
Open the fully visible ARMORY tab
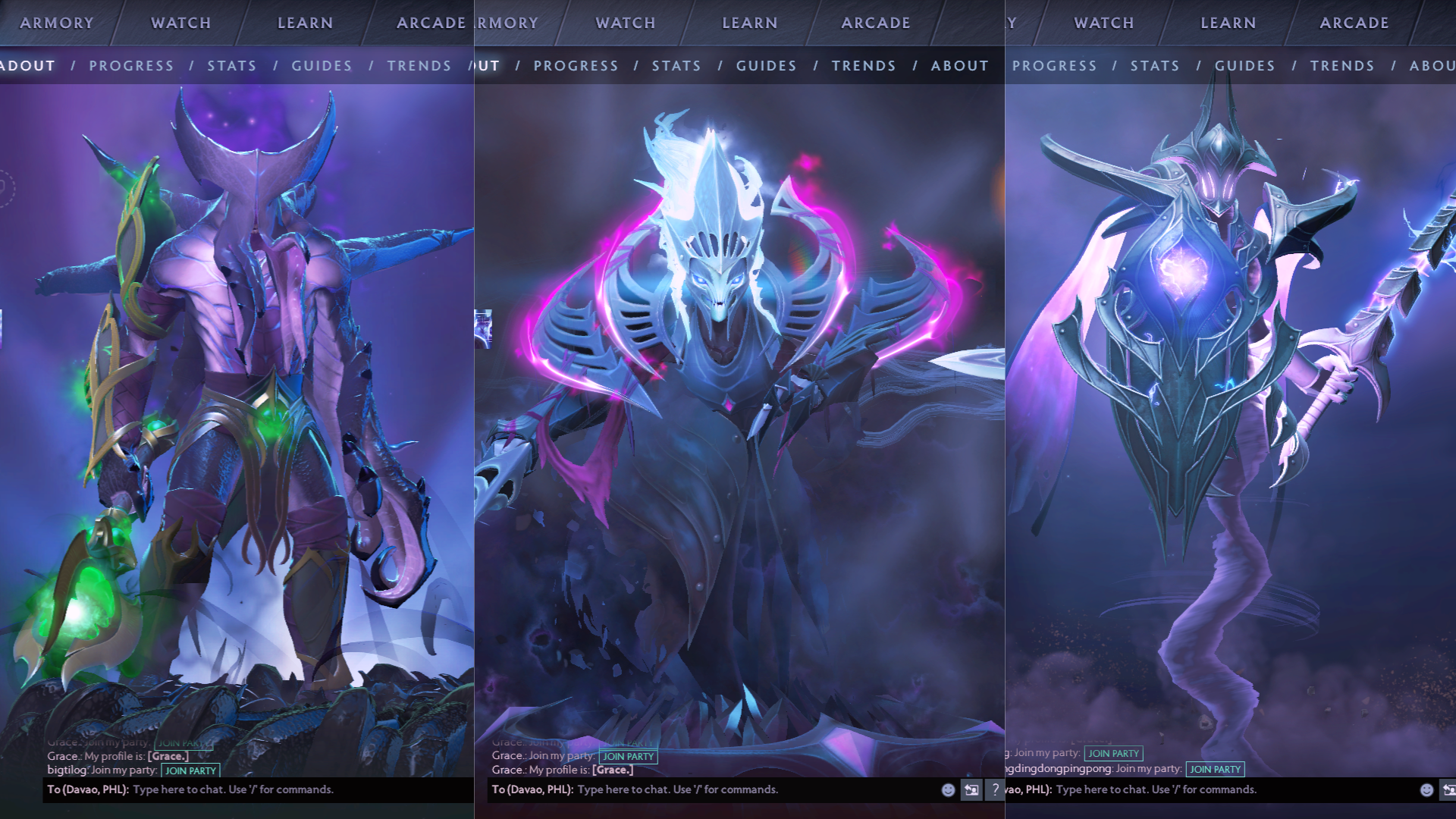[x=57, y=23]
